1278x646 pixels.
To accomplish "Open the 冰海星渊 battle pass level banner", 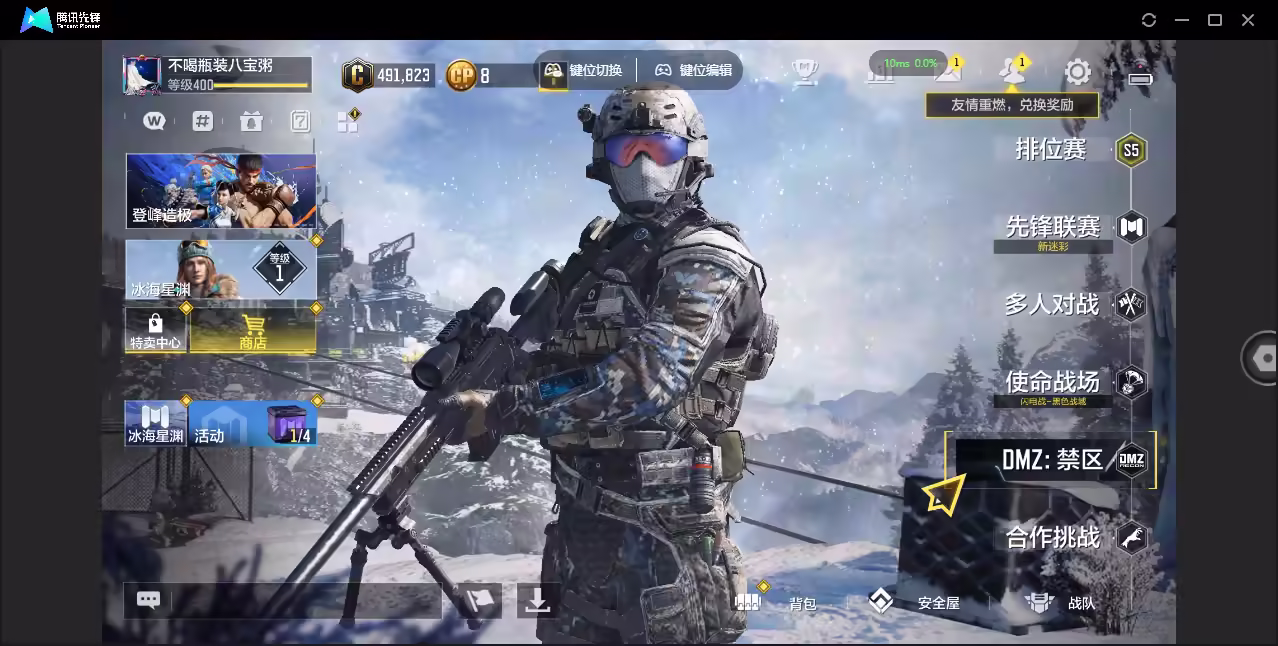I will click(221, 269).
